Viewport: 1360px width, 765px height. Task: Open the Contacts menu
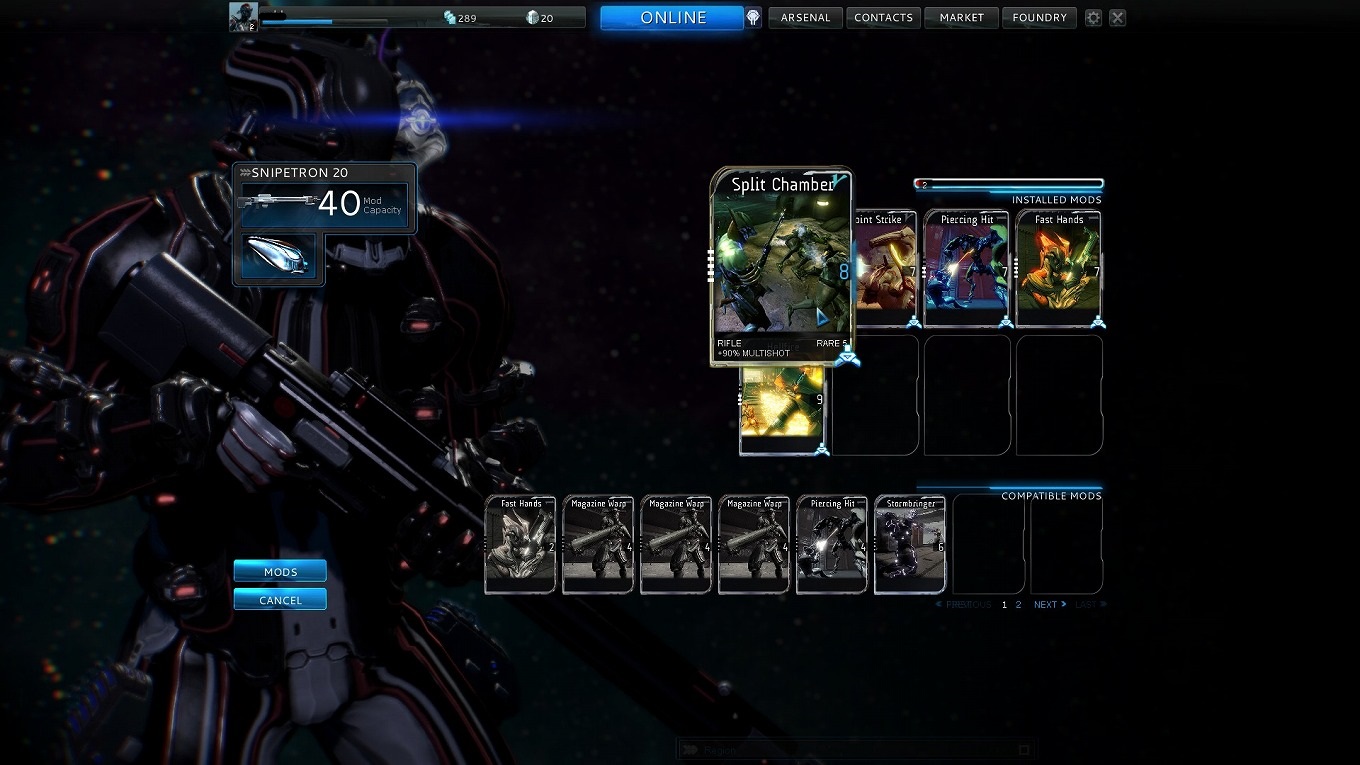[883, 18]
